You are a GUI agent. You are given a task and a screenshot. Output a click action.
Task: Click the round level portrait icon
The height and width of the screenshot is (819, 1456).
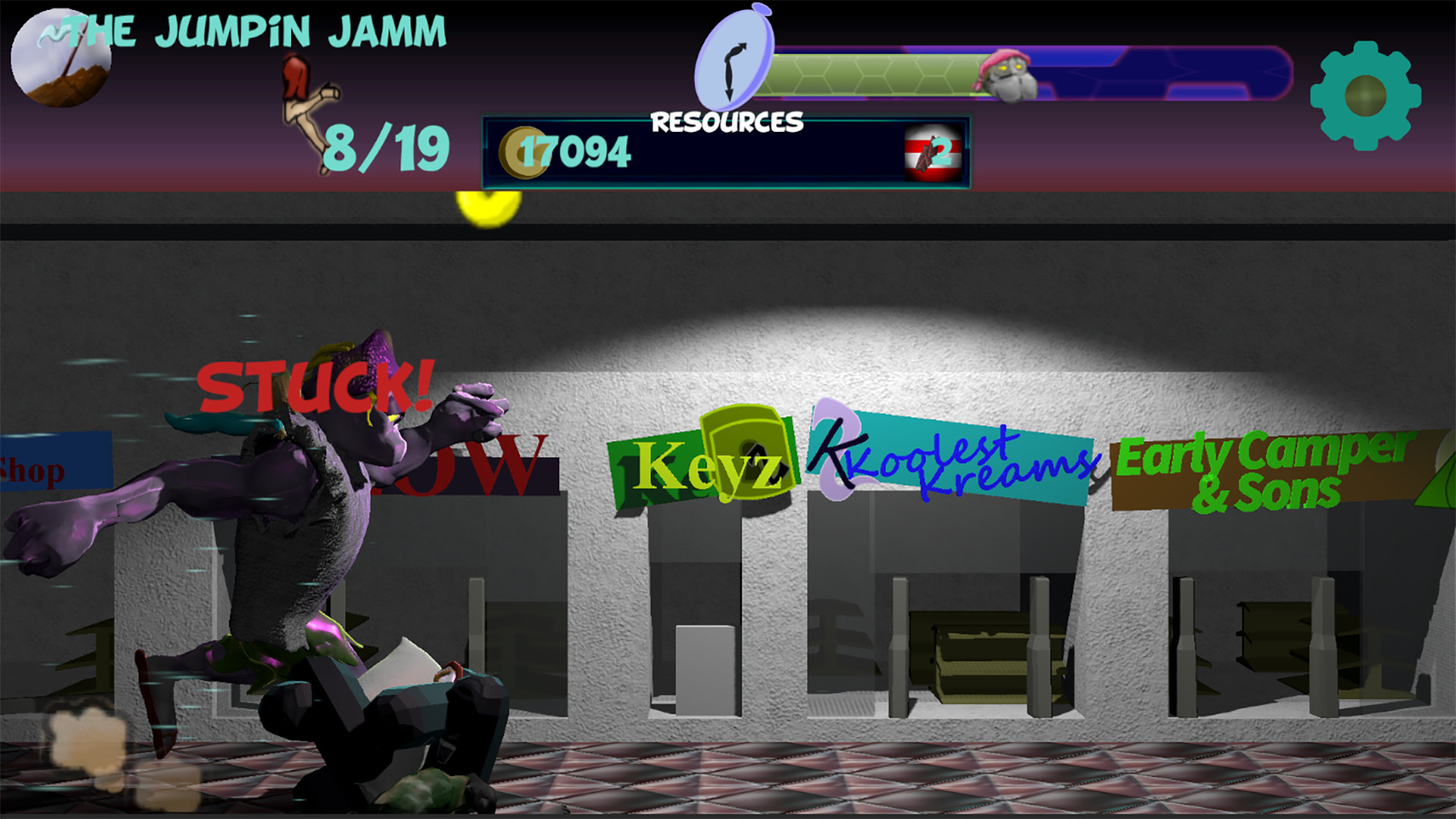click(61, 59)
